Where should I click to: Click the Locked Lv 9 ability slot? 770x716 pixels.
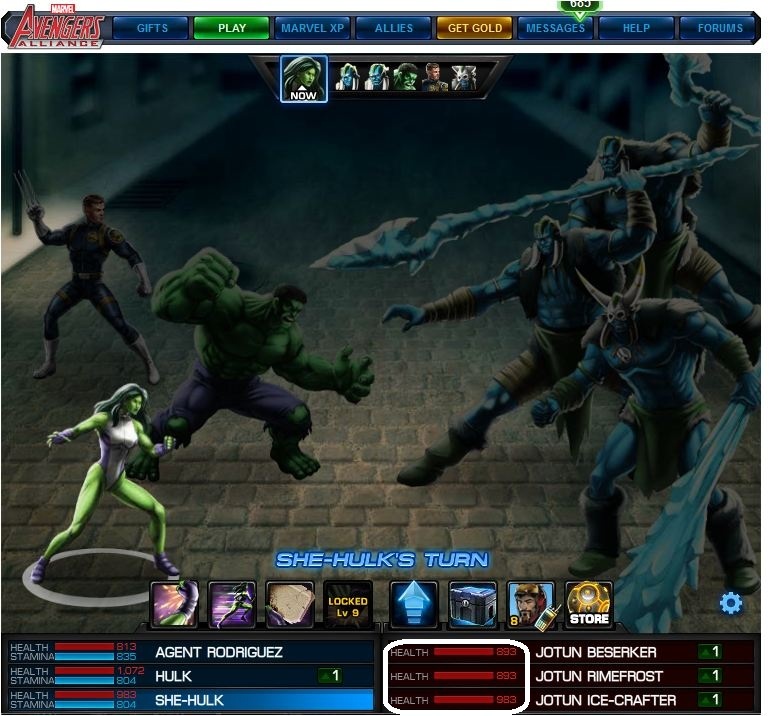tap(347, 605)
